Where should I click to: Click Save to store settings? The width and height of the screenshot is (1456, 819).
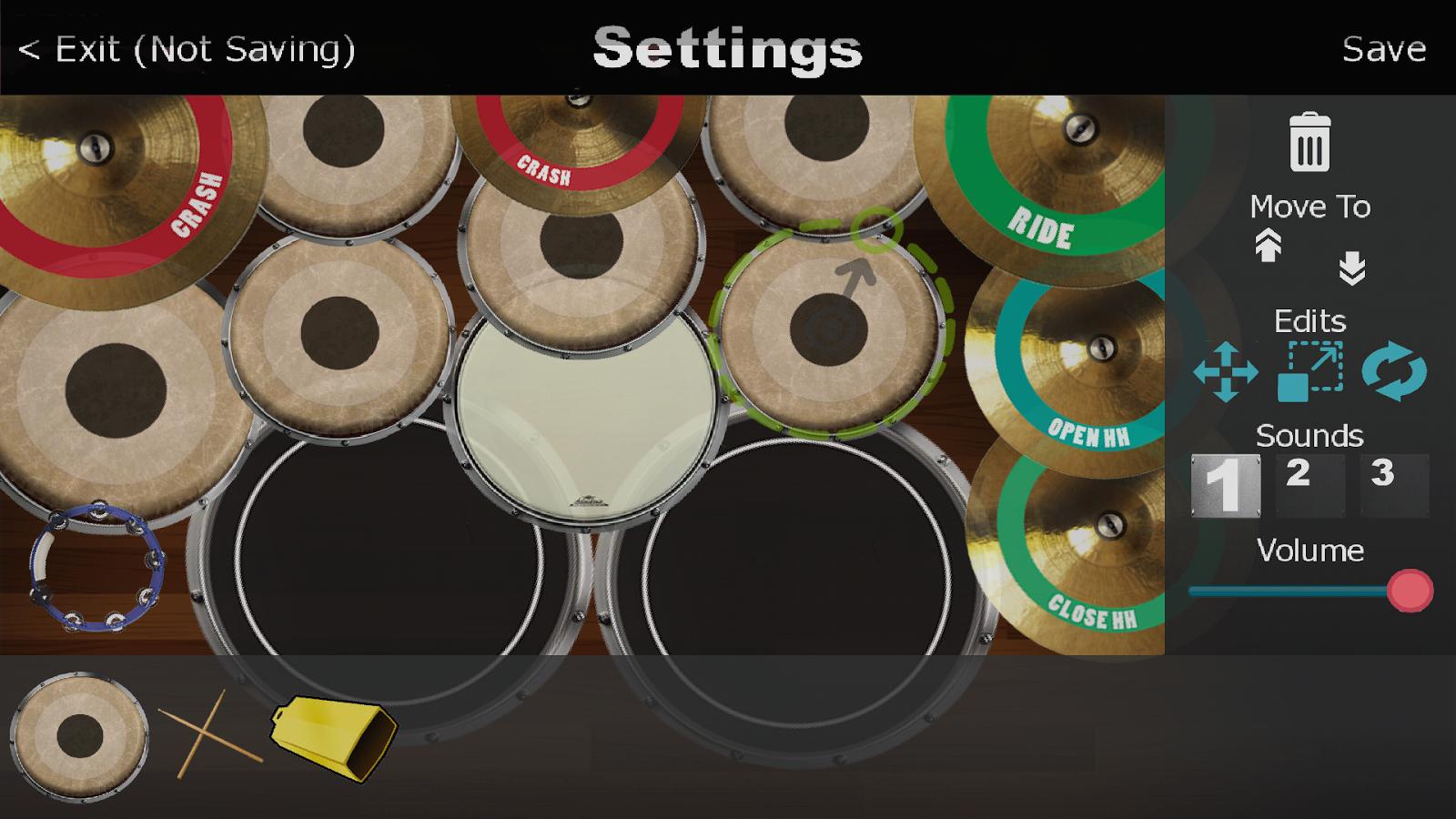(1384, 50)
